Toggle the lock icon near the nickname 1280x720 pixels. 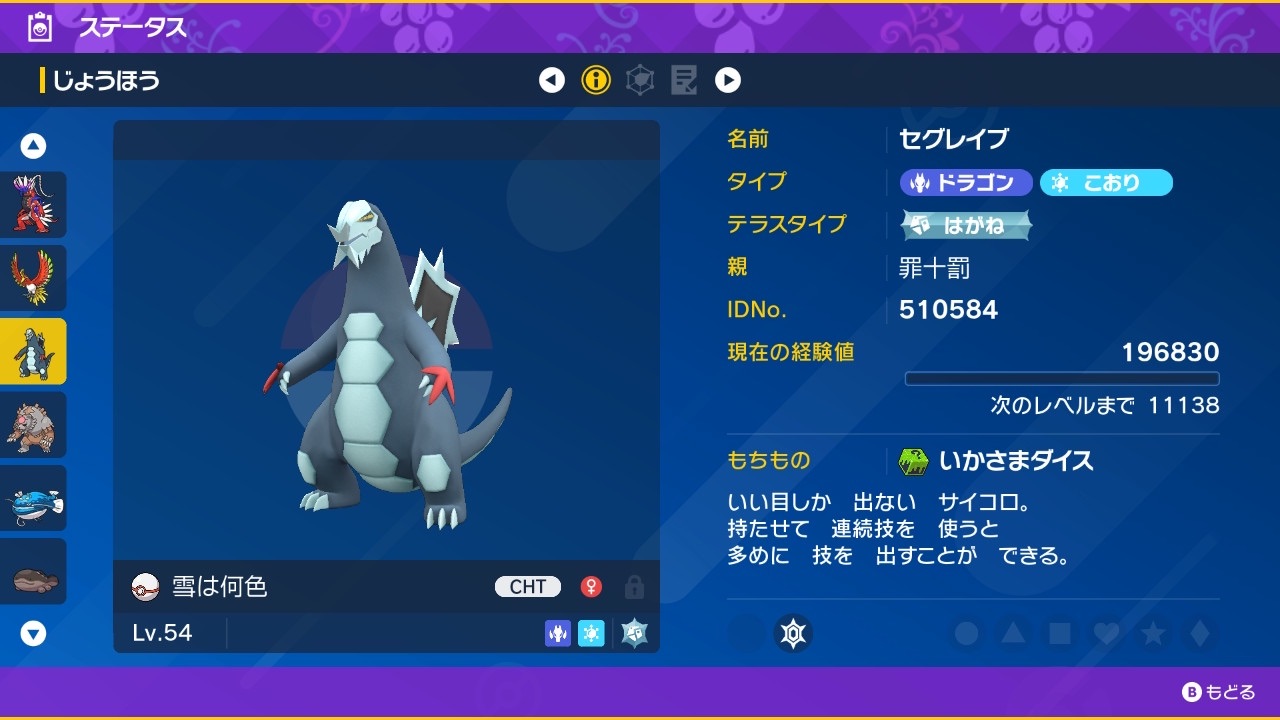[635, 586]
